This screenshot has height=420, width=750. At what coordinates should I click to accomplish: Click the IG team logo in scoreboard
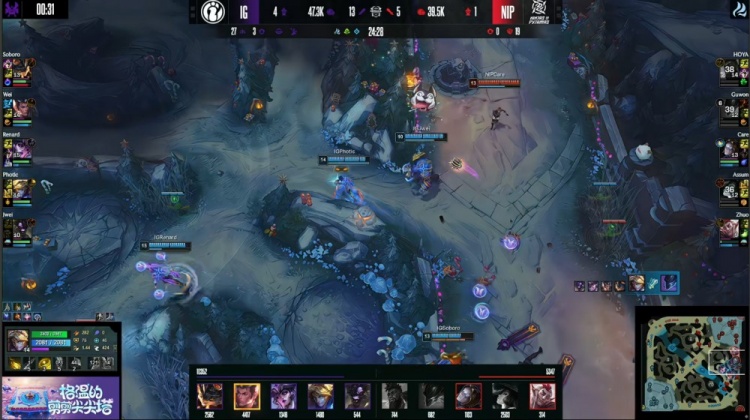212,13
